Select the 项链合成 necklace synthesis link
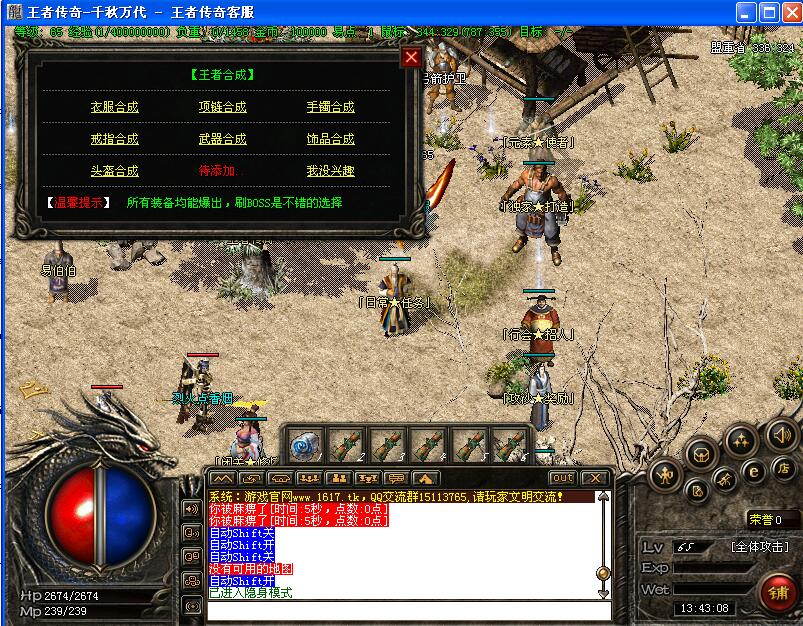This screenshot has width=803, height=626. pyautogui.click(x=222, y=107)
